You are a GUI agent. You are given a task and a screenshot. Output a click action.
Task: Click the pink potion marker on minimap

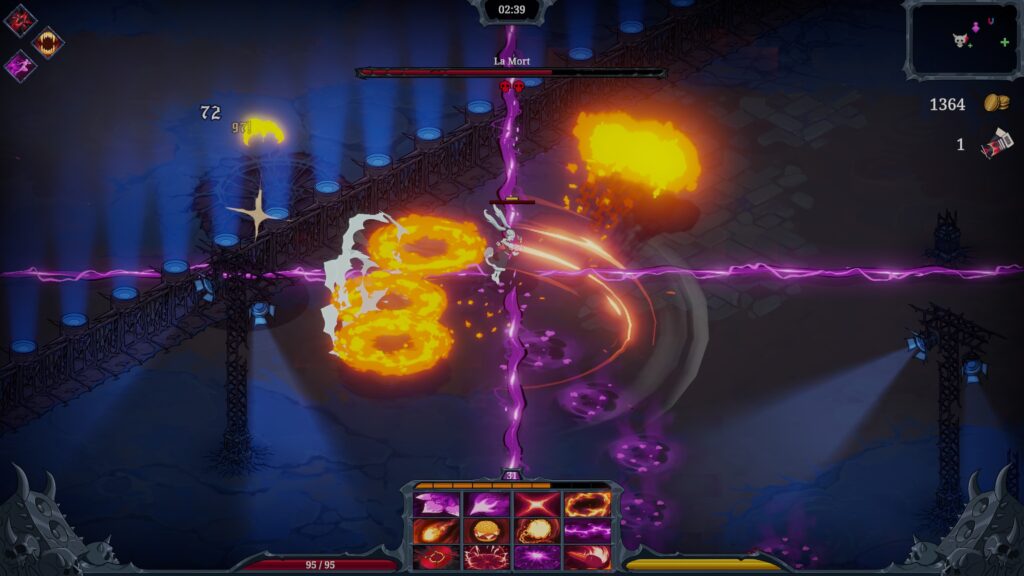click(976, 28)
